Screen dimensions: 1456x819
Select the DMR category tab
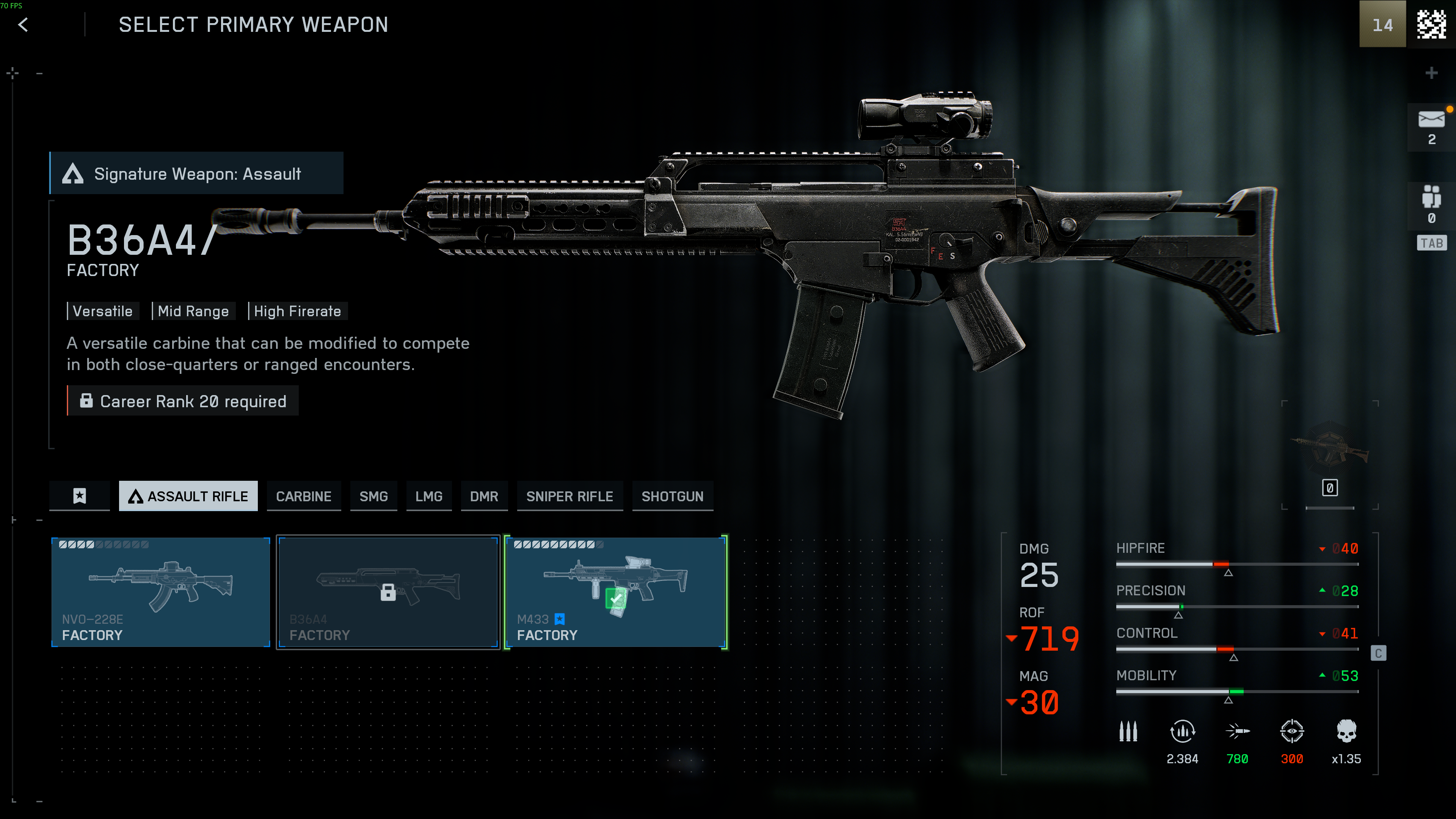[x=484, y=496]
